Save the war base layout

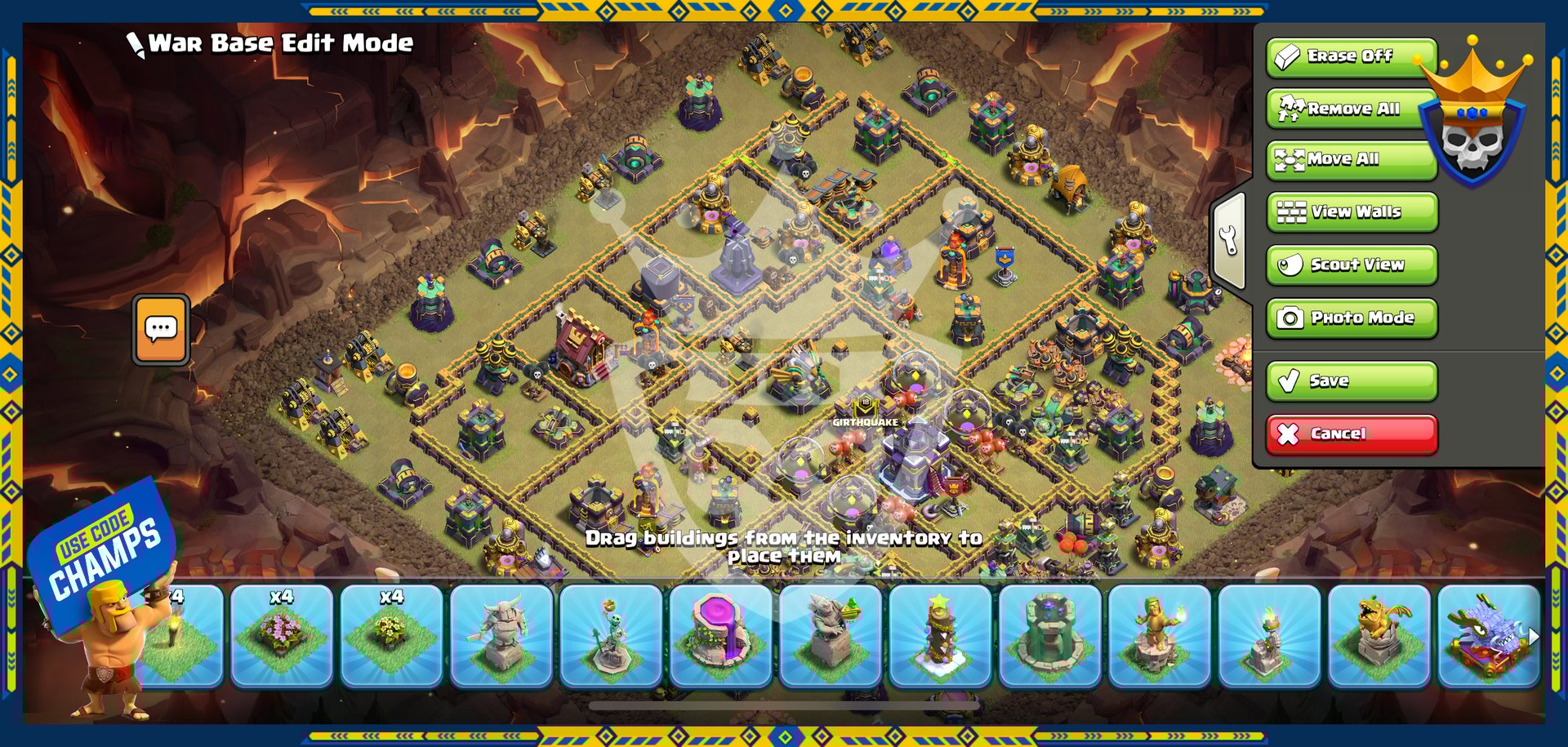tap(1352, 381)
